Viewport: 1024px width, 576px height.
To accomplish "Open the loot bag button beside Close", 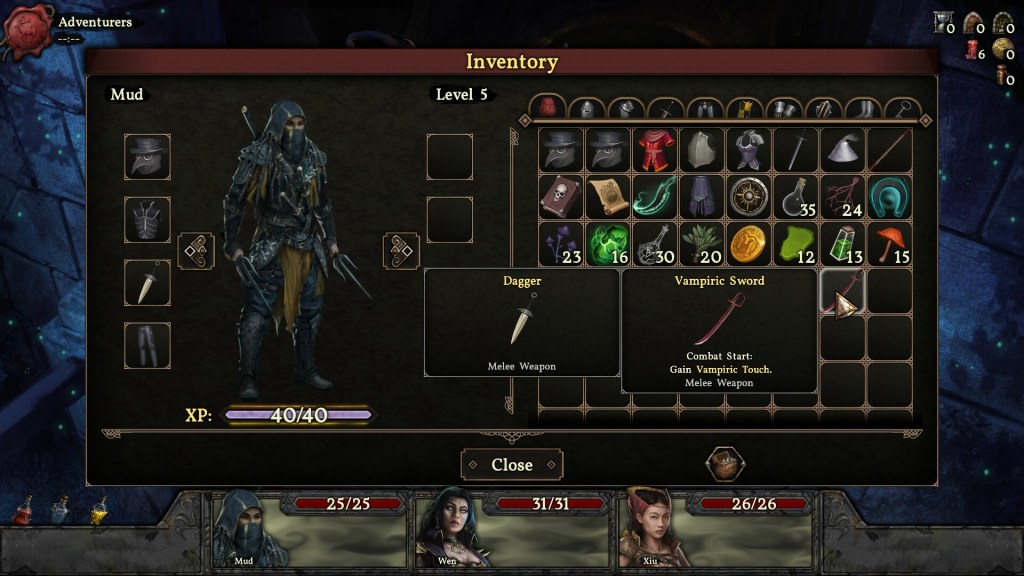I will pos(724,465).
